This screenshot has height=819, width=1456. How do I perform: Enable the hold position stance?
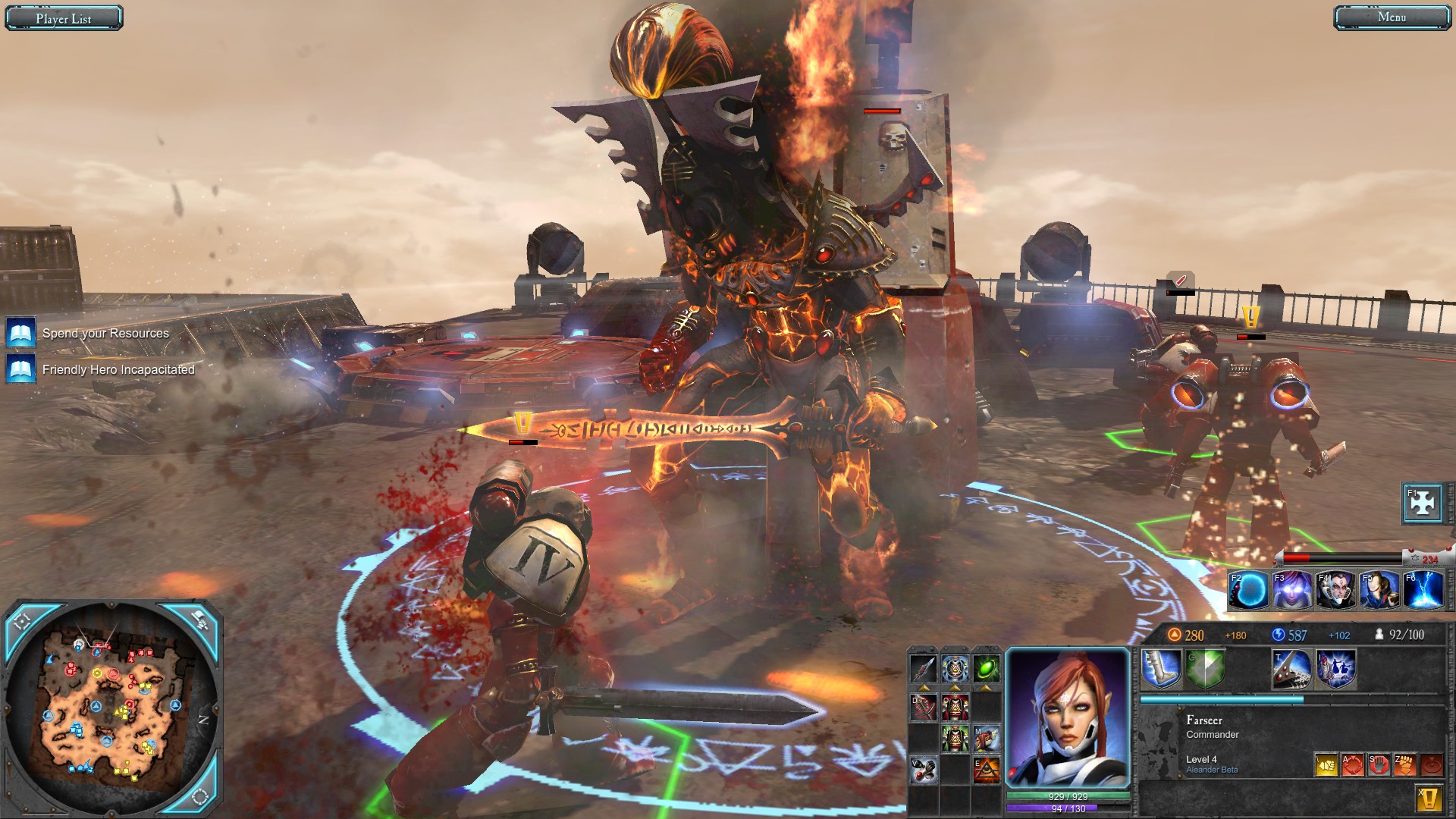(x=1379, y=765)
